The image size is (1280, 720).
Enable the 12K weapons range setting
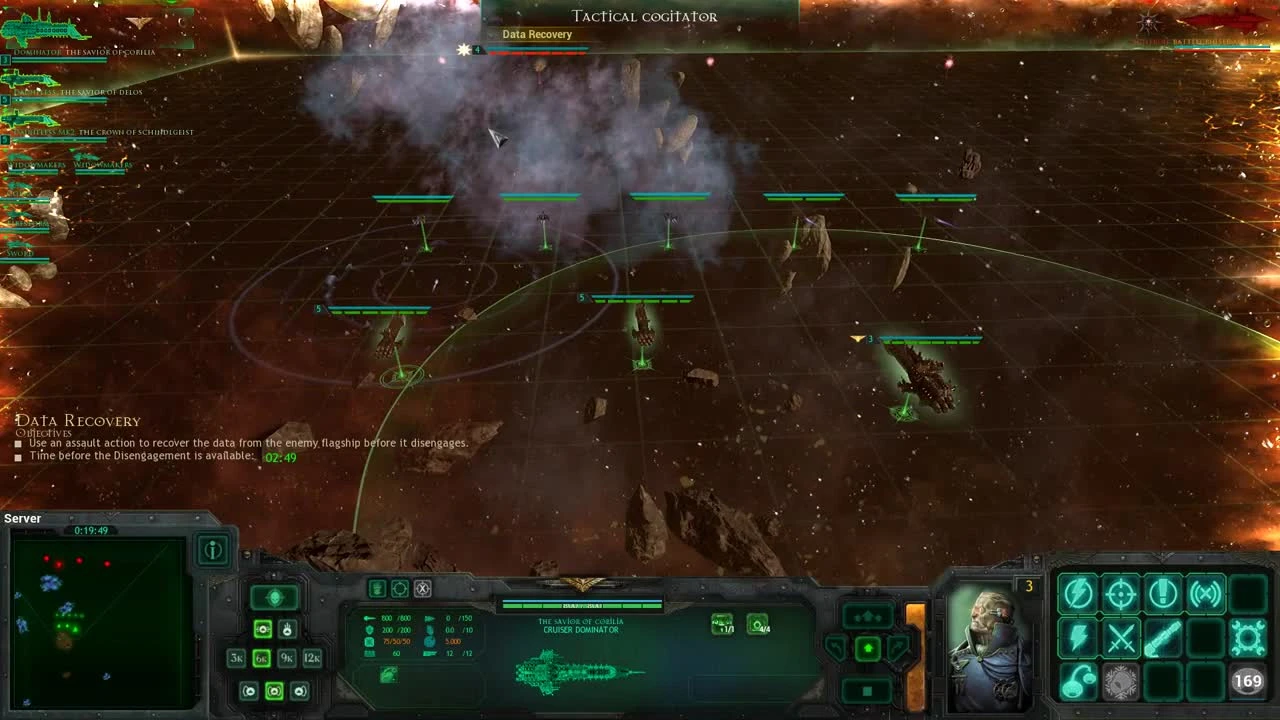tap(313, 658)
